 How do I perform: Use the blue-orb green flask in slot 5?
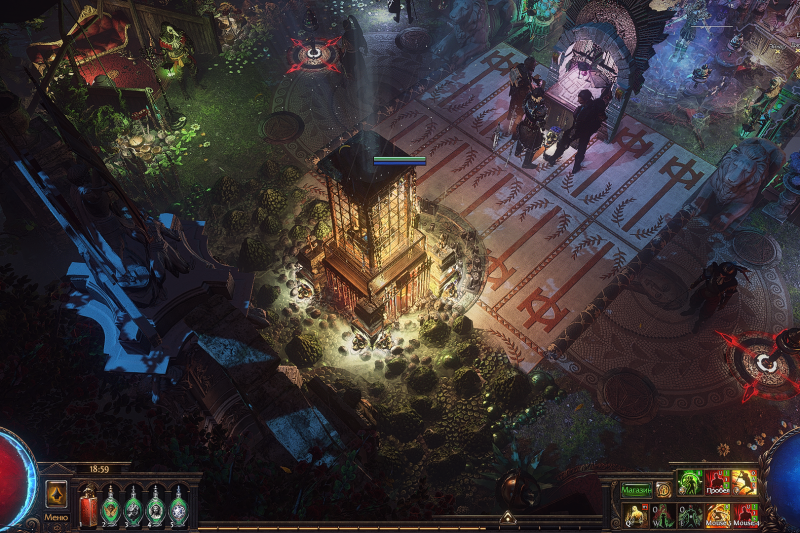coord(178,505)
